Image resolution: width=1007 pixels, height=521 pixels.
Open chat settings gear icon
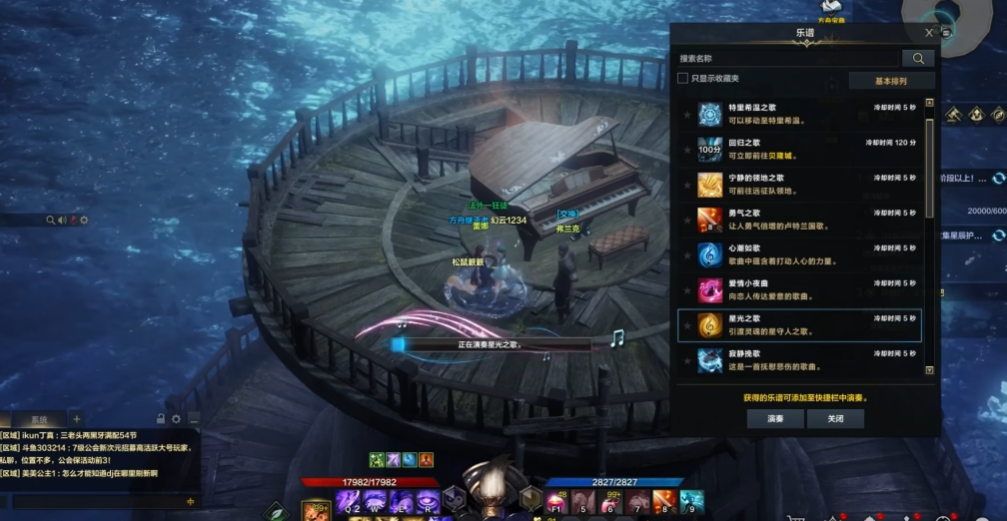[x=176, y=419]
